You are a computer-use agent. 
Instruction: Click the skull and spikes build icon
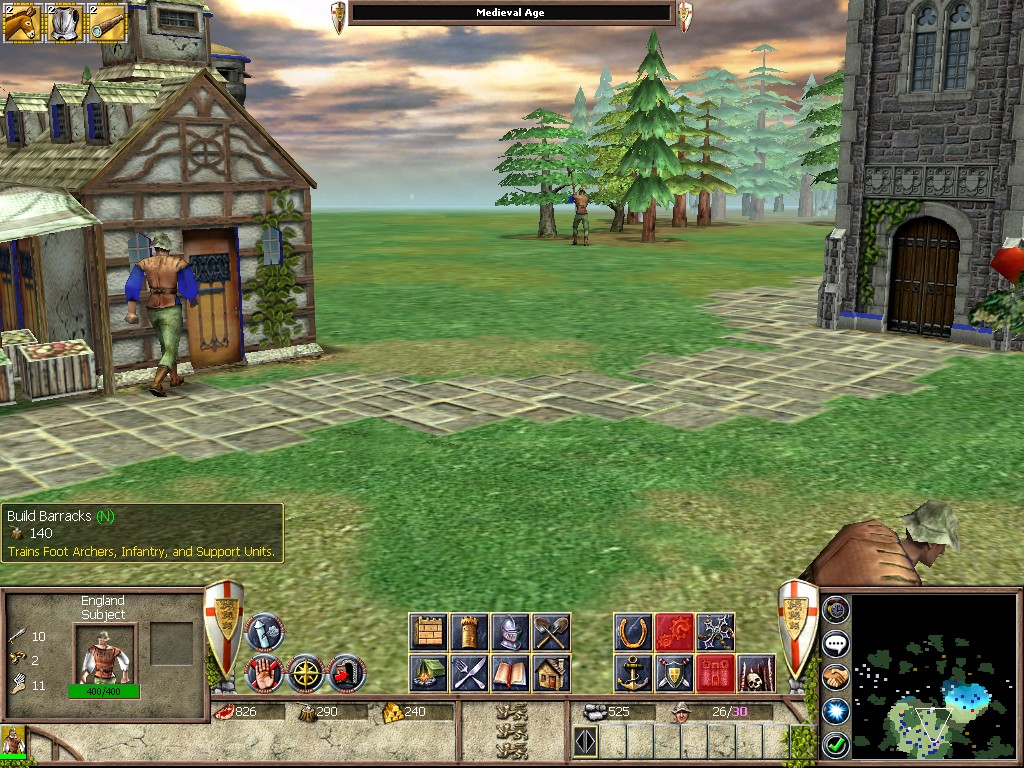point(756,673)
